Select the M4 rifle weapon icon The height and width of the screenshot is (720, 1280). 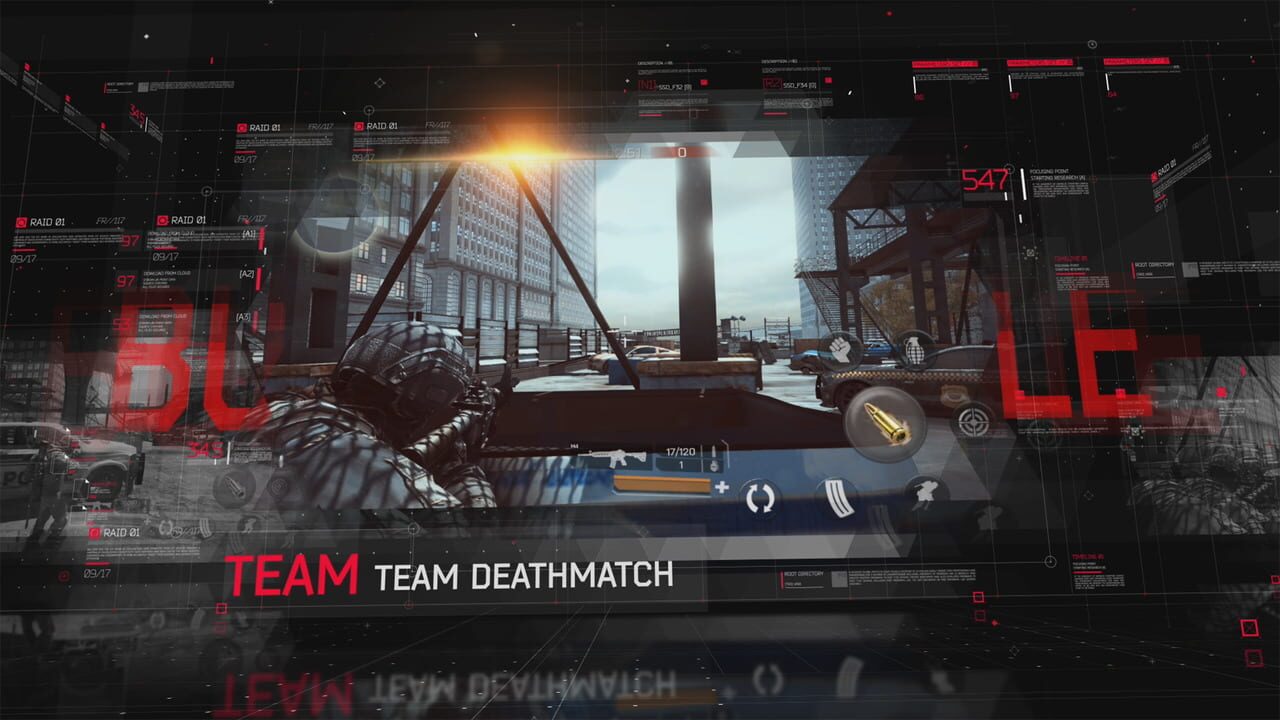click(613, 458)
